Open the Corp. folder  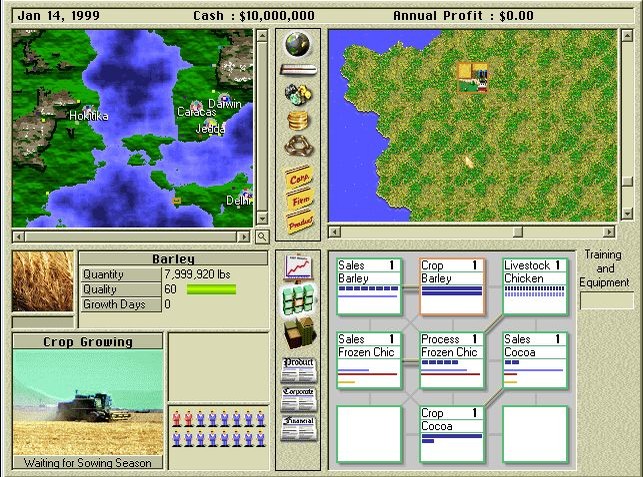(298, 176)
